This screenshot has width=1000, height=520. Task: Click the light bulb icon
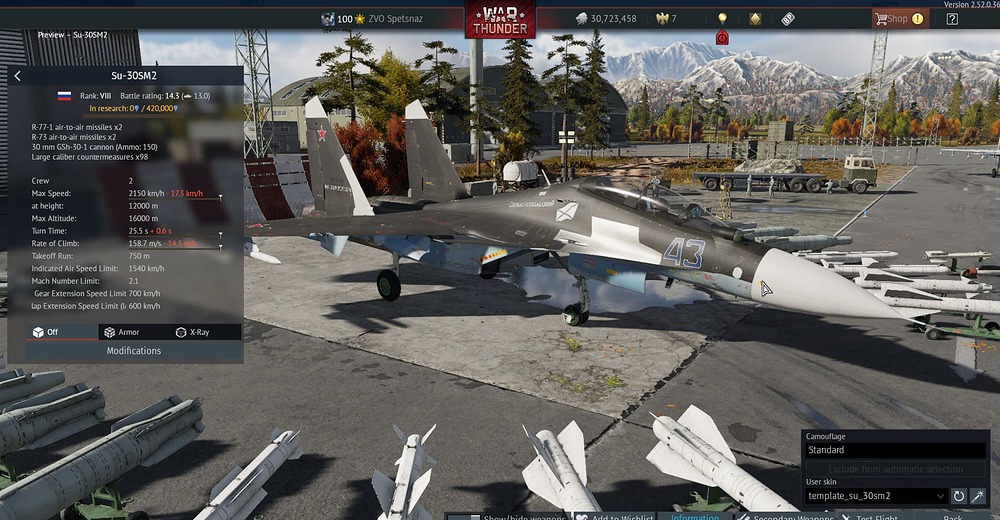click(x=722, y=18)
